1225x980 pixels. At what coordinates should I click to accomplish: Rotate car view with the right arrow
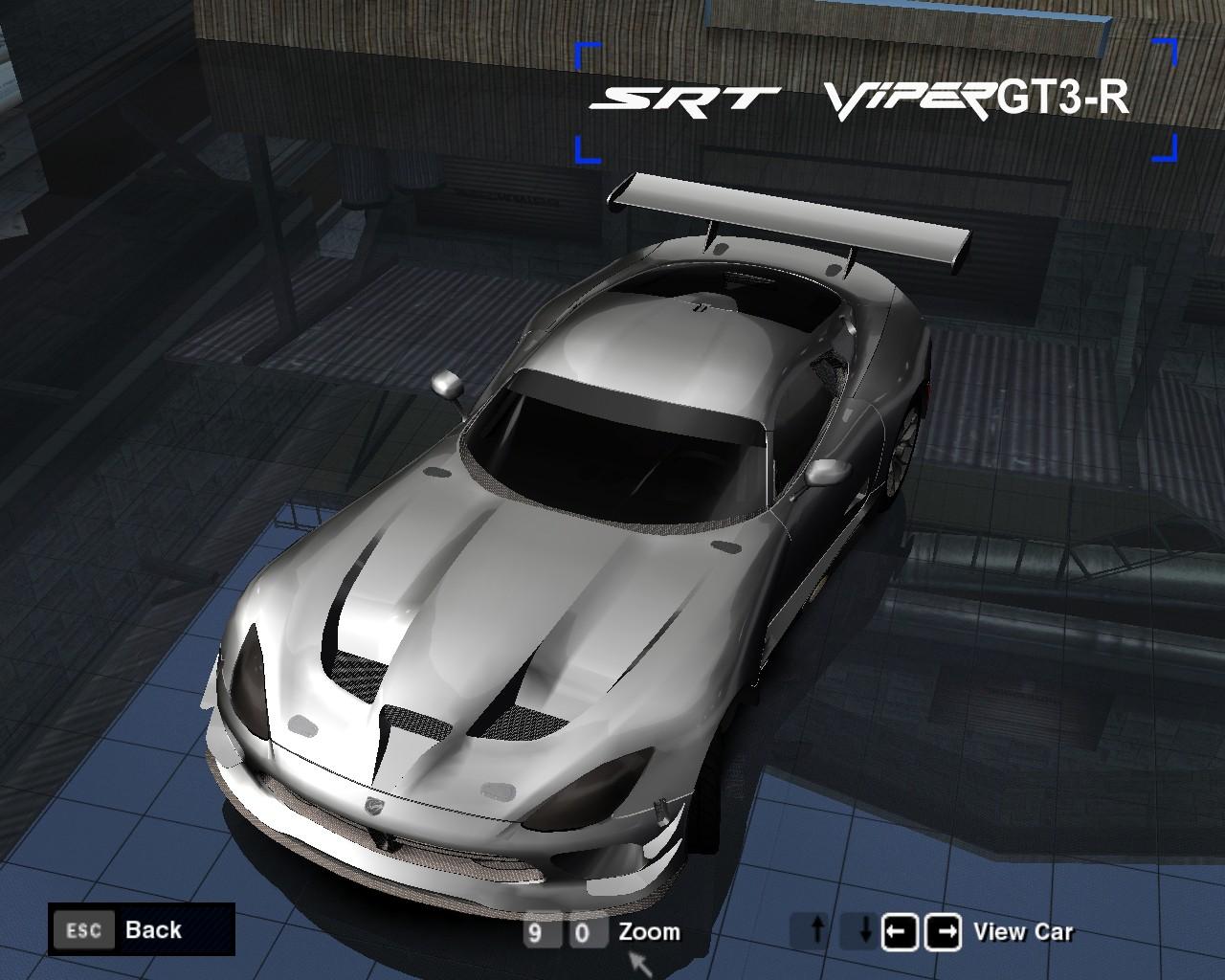[x=943, y=931]
